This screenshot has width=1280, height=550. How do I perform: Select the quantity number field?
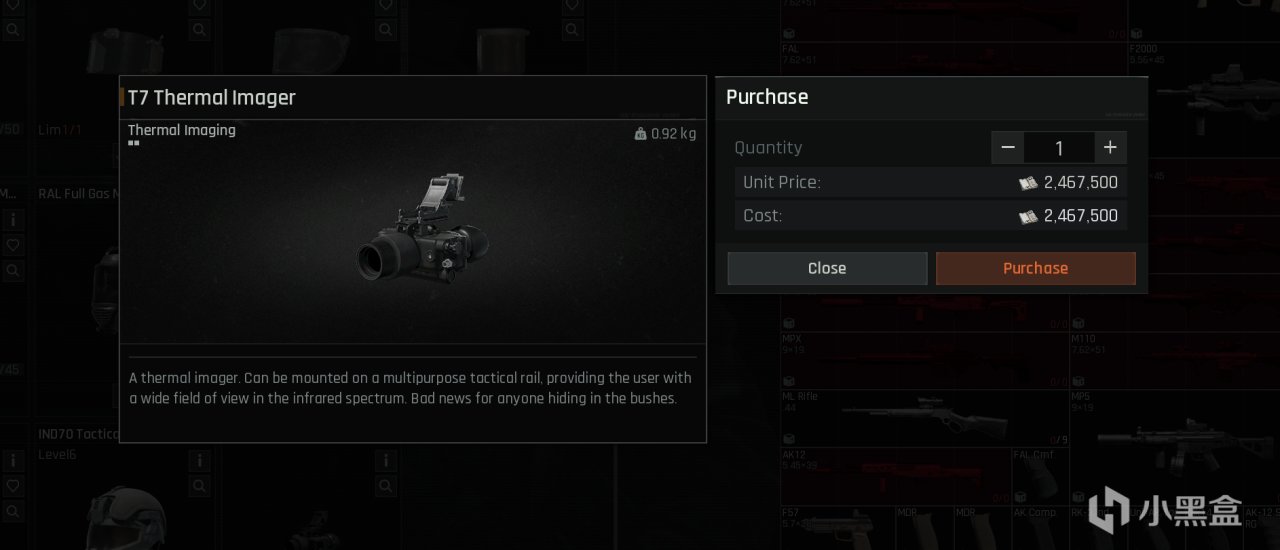tap(1059, 148)
